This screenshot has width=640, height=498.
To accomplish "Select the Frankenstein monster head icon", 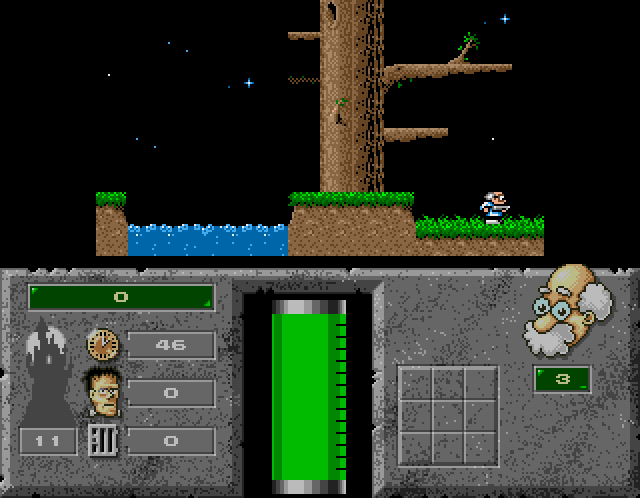I will tap(102, 390).
